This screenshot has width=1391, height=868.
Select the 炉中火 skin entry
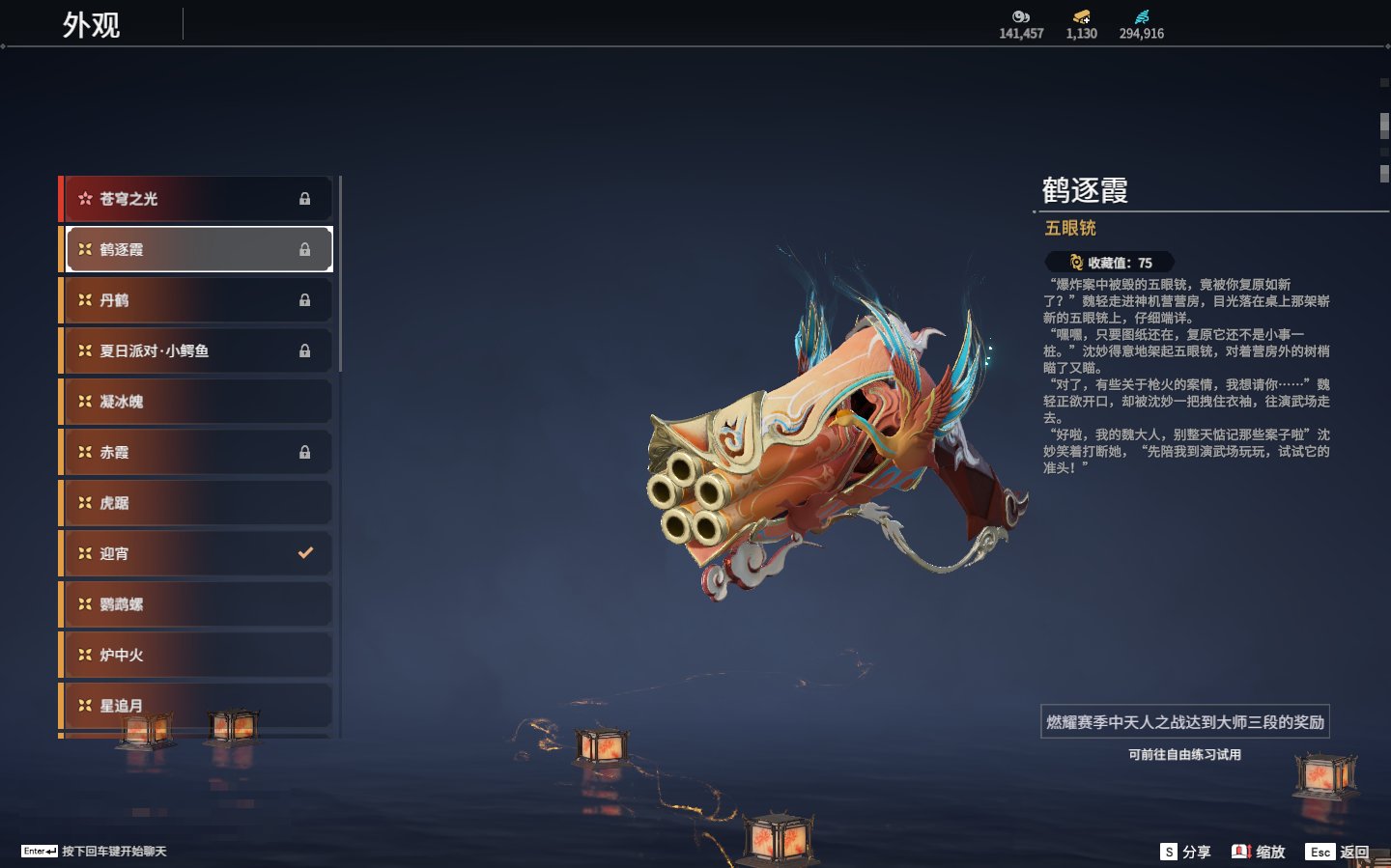point(198,655)
